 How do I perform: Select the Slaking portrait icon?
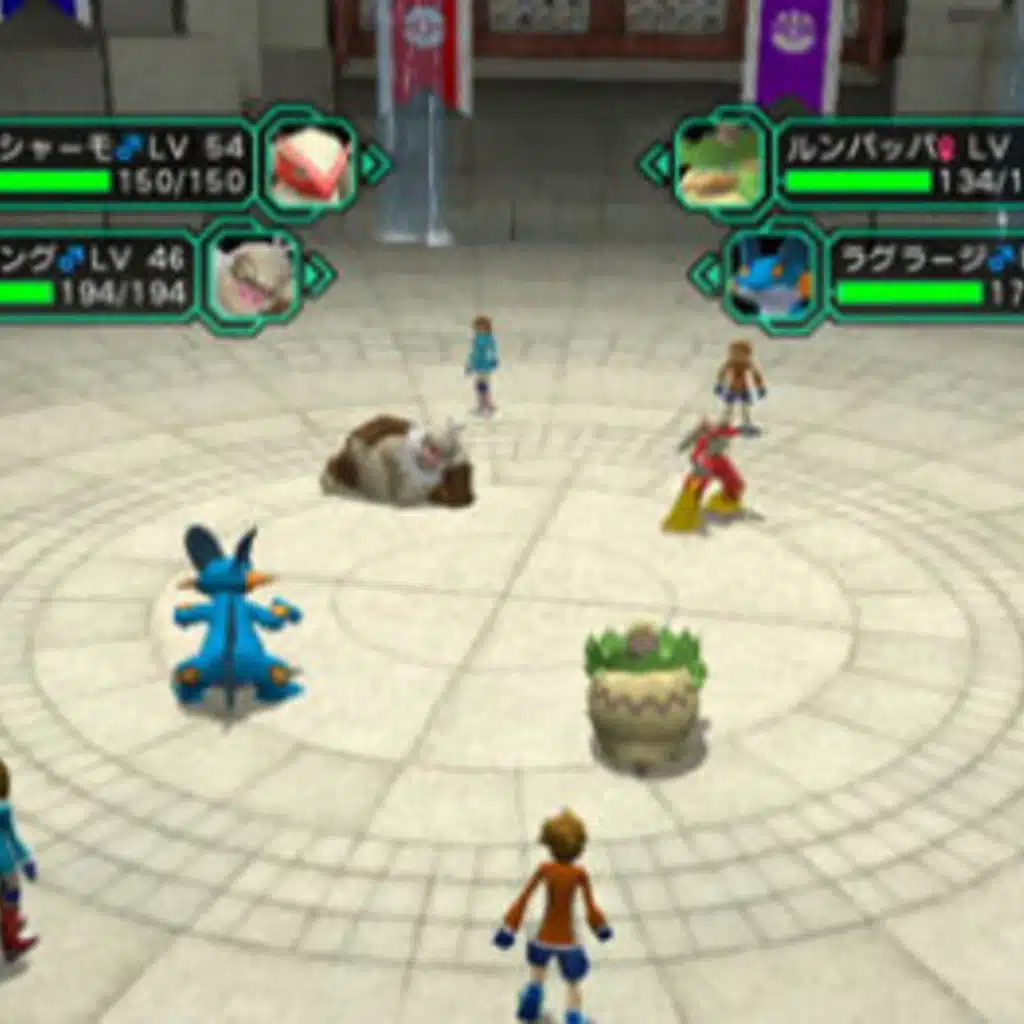point(254,276)
